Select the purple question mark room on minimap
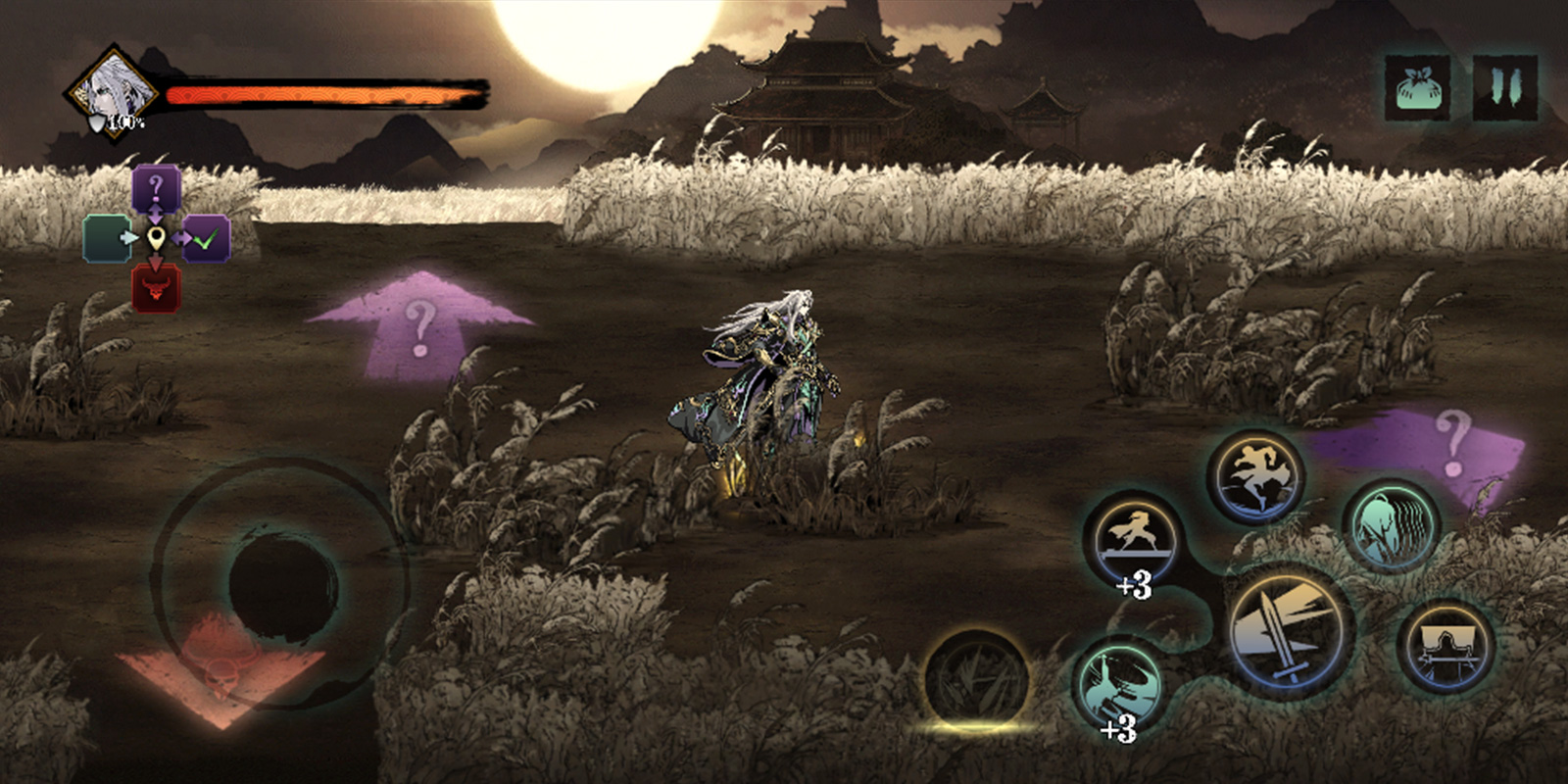Image resolution: width=1568 pixels, height=784 pixels. (x=157, y=187)
